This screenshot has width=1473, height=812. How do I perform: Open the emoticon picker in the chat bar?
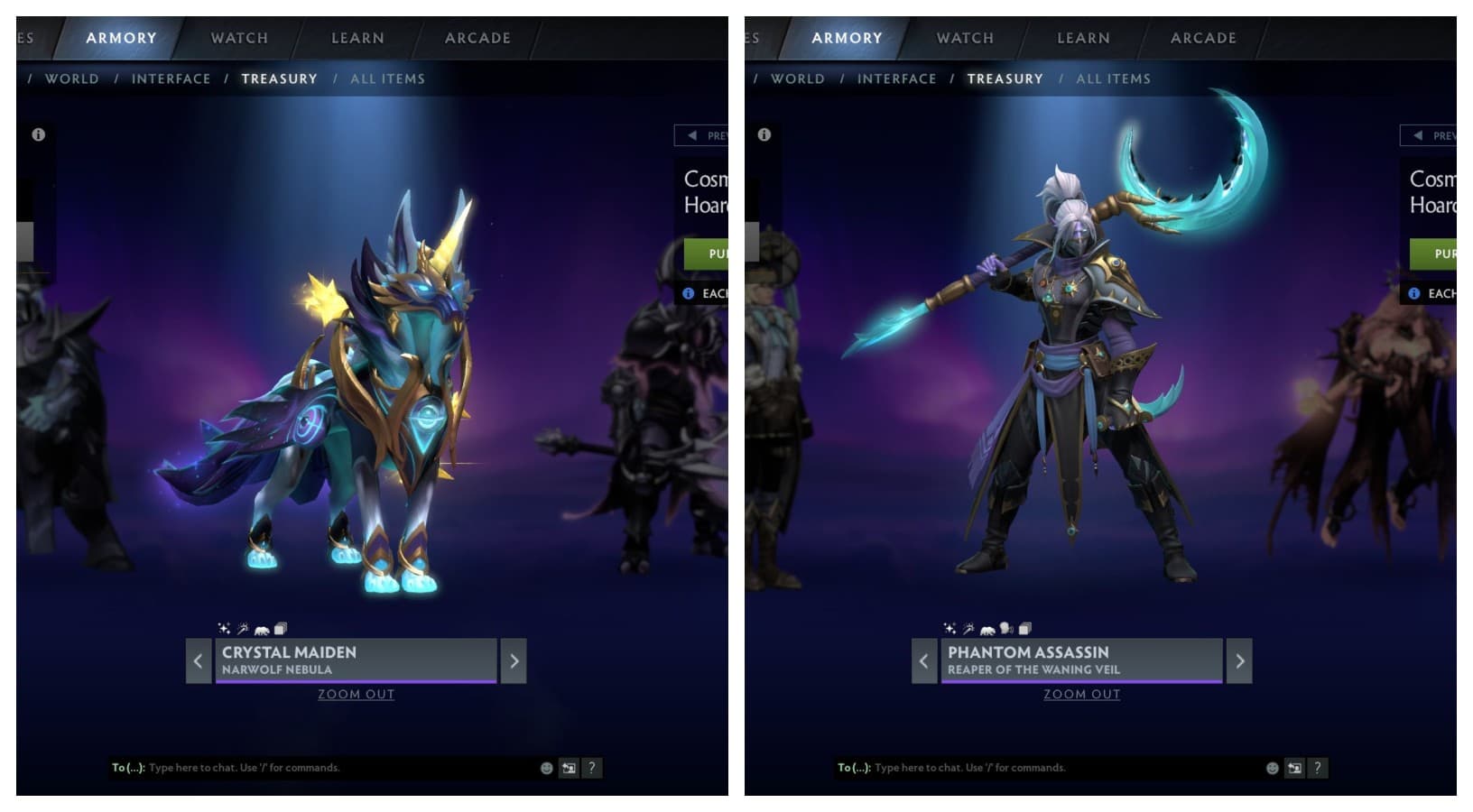[546, 768]
